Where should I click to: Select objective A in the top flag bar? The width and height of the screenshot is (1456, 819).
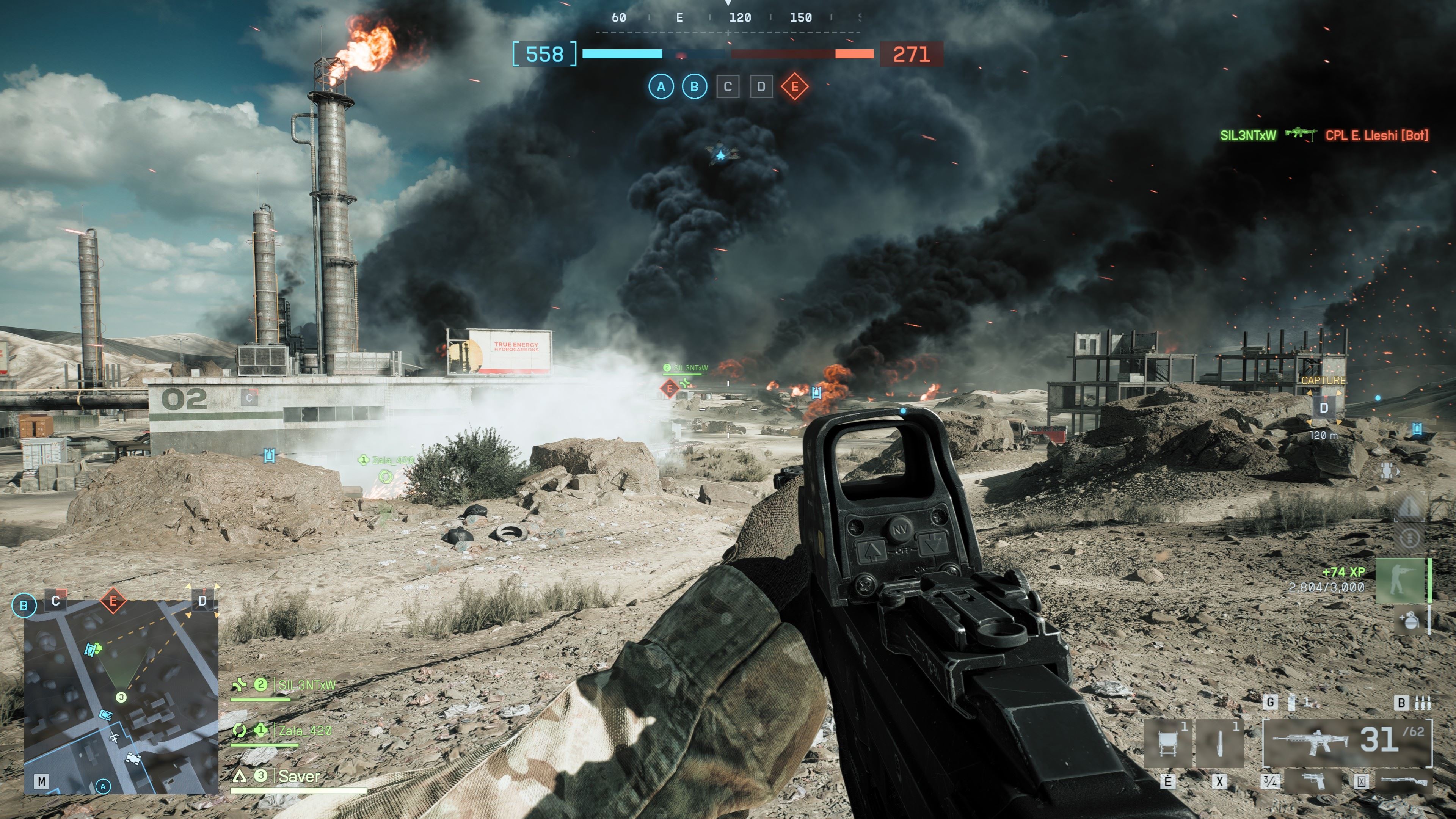point(661,87)
